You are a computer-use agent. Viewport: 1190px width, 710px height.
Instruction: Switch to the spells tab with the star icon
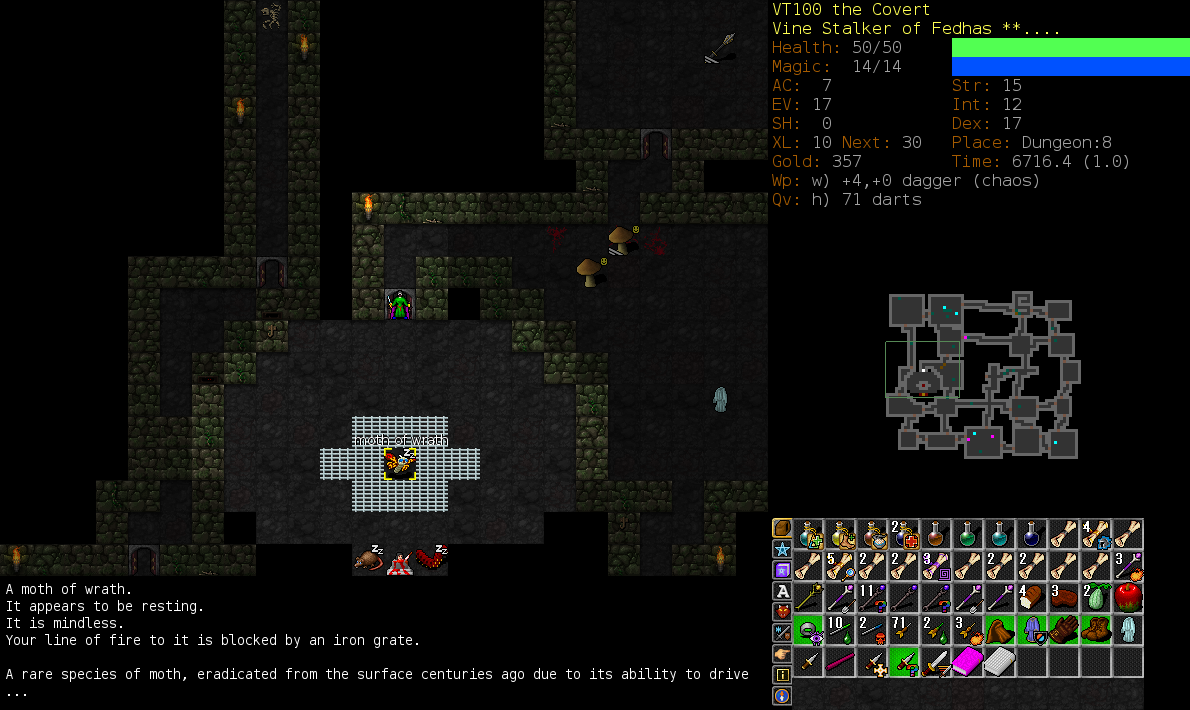click(781, 549)
